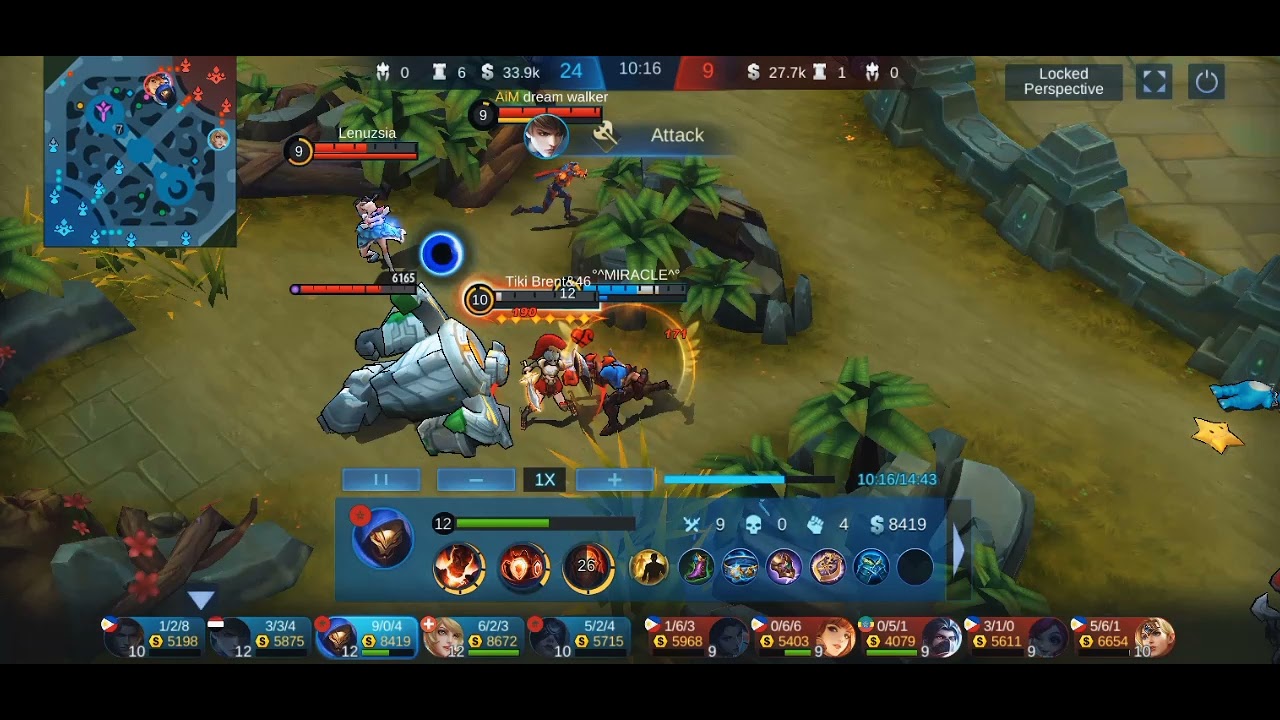The image size is (1280, 720).
Task: Click the first fiery skill icon
Action: coord(459,568)
